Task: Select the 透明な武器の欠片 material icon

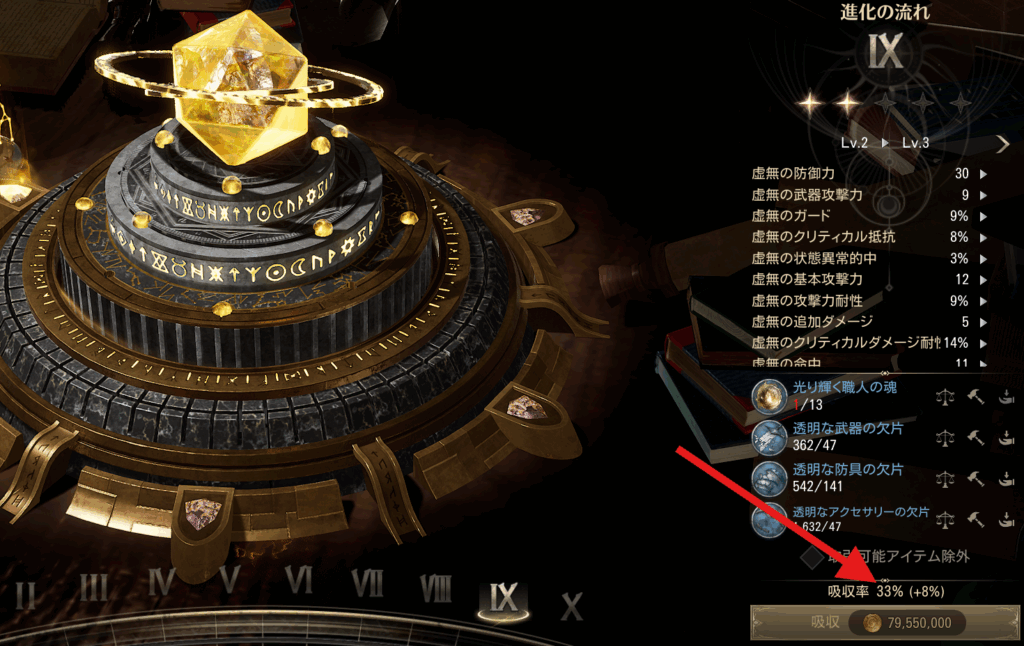Action: [x=769, y=437]
